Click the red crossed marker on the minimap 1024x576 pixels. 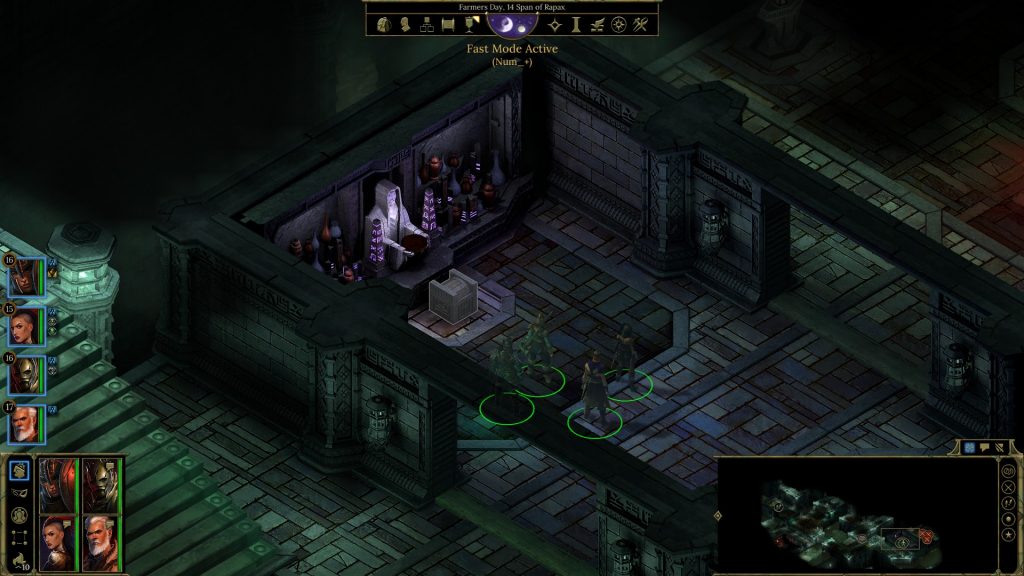[926, 537]
